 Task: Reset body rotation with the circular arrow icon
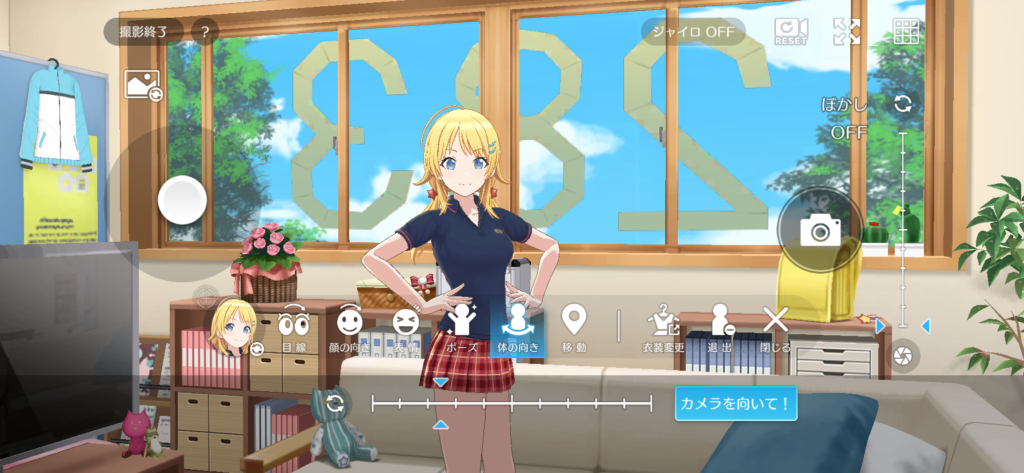click(x=335, y=404)
